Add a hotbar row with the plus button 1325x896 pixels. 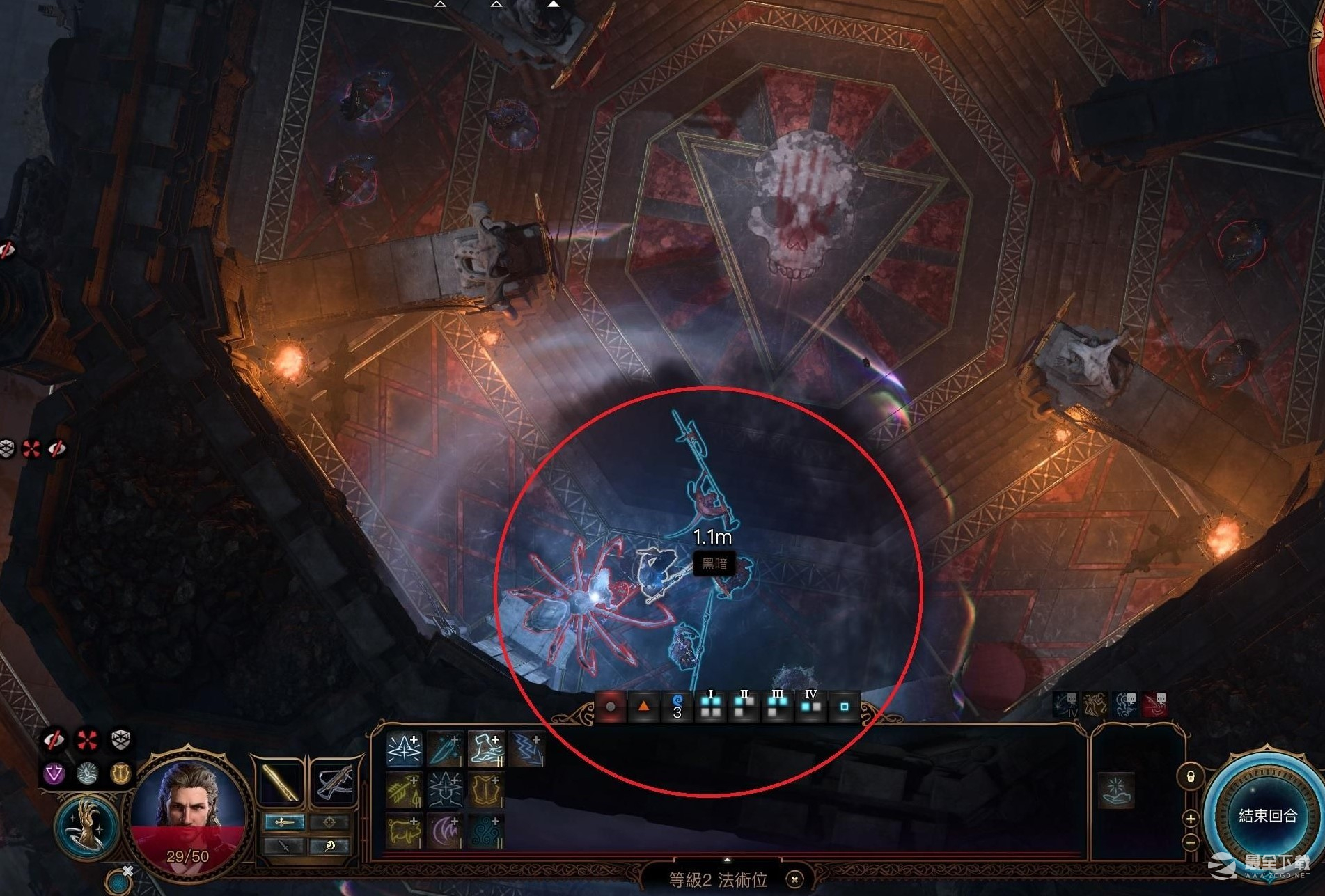click(1190, 819)
